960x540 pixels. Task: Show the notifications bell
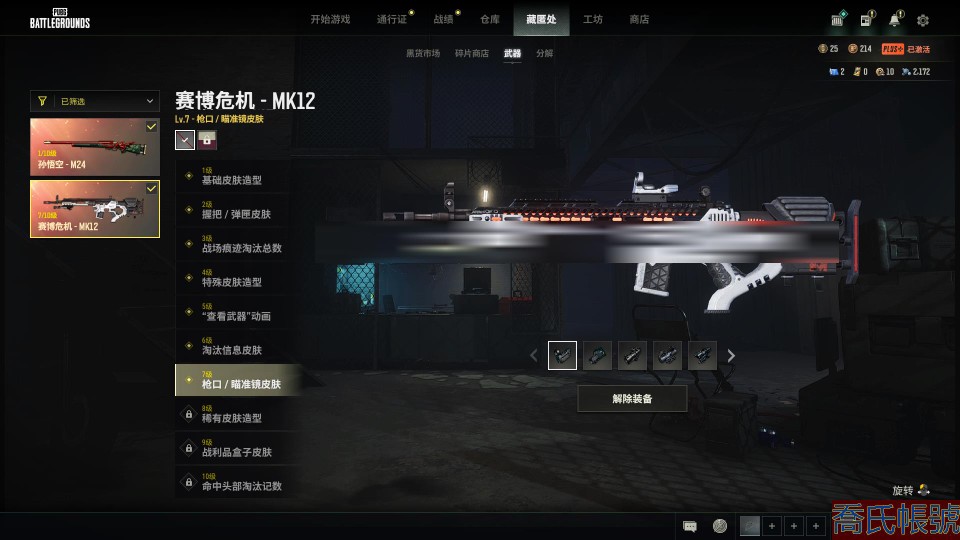[895, 20]
